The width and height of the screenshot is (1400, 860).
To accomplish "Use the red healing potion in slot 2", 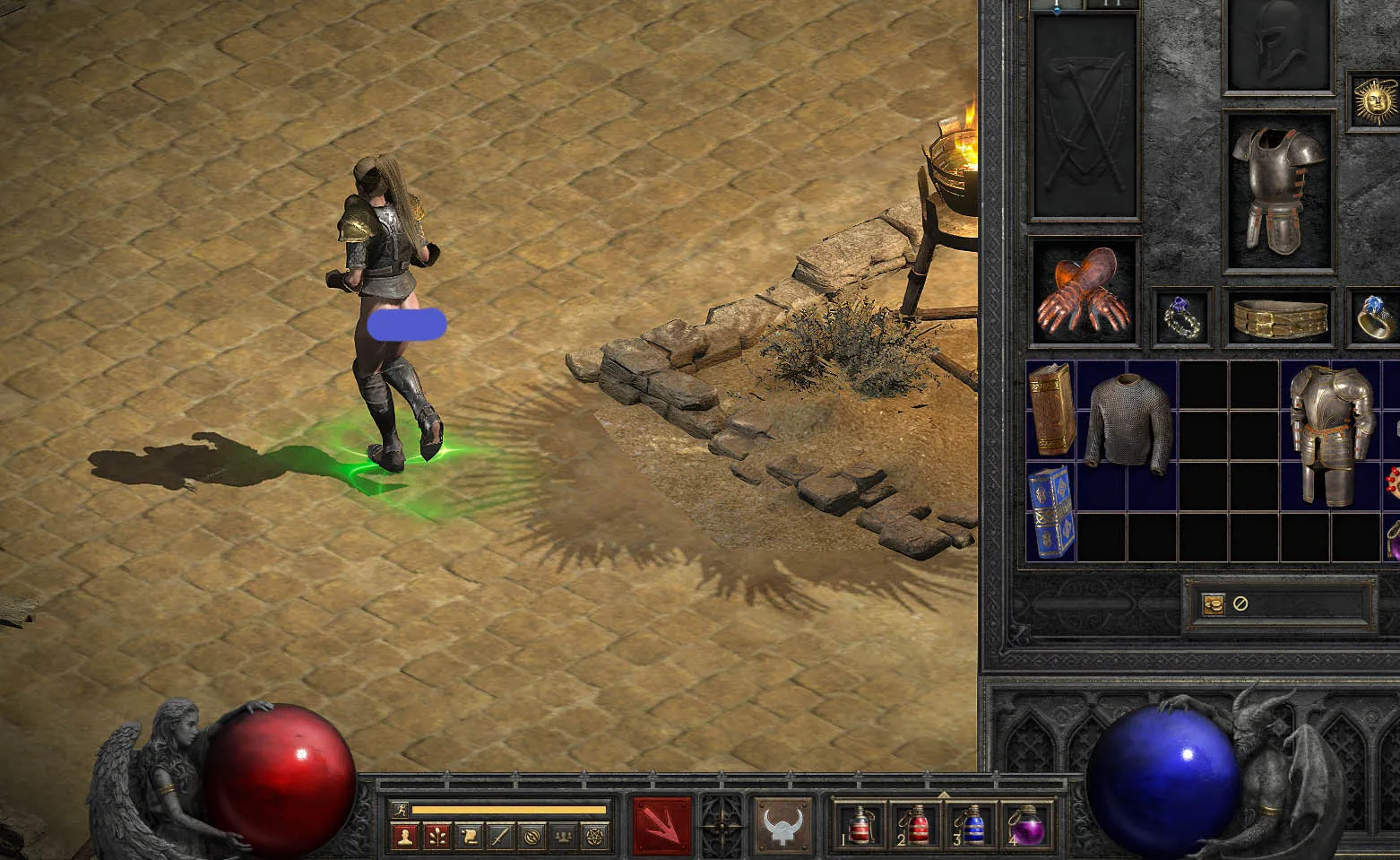I will coord(917,824).
